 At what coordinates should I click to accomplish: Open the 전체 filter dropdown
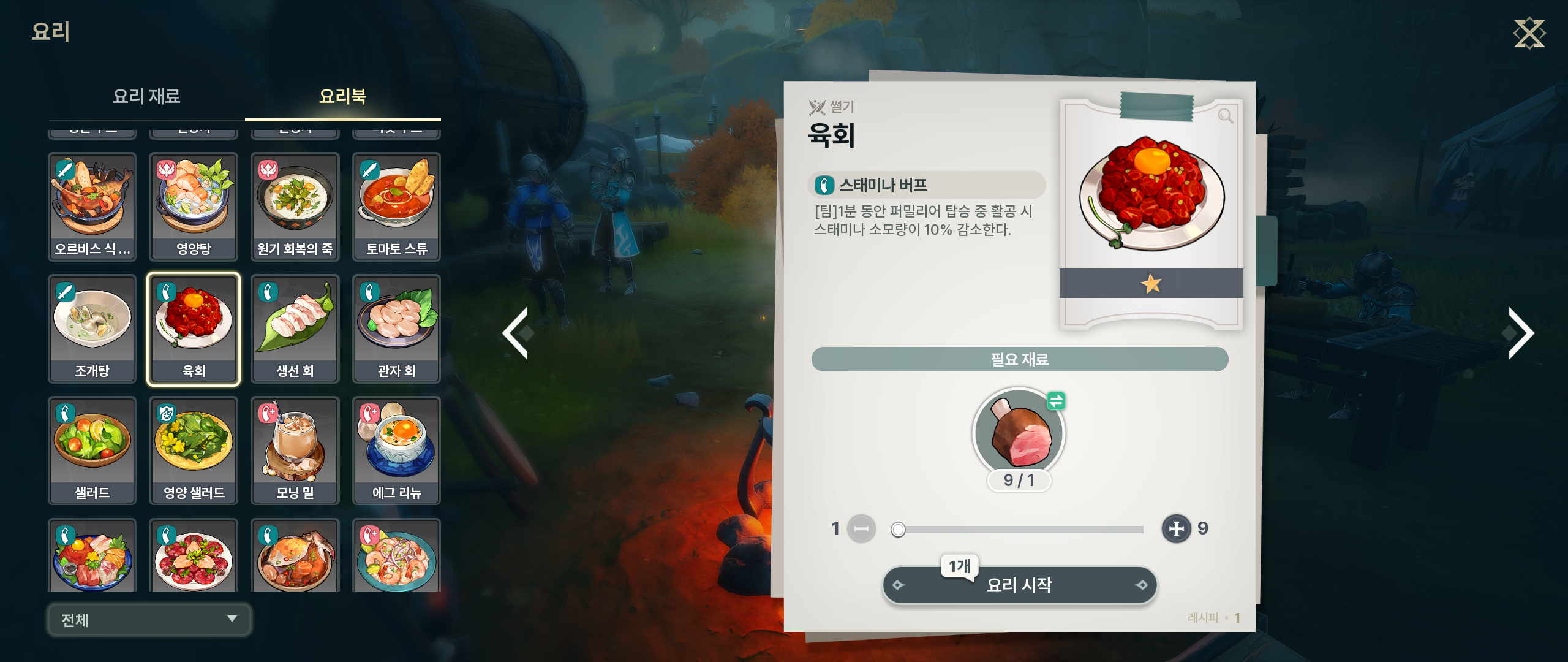pyautogui.click(x=149, y=620)
